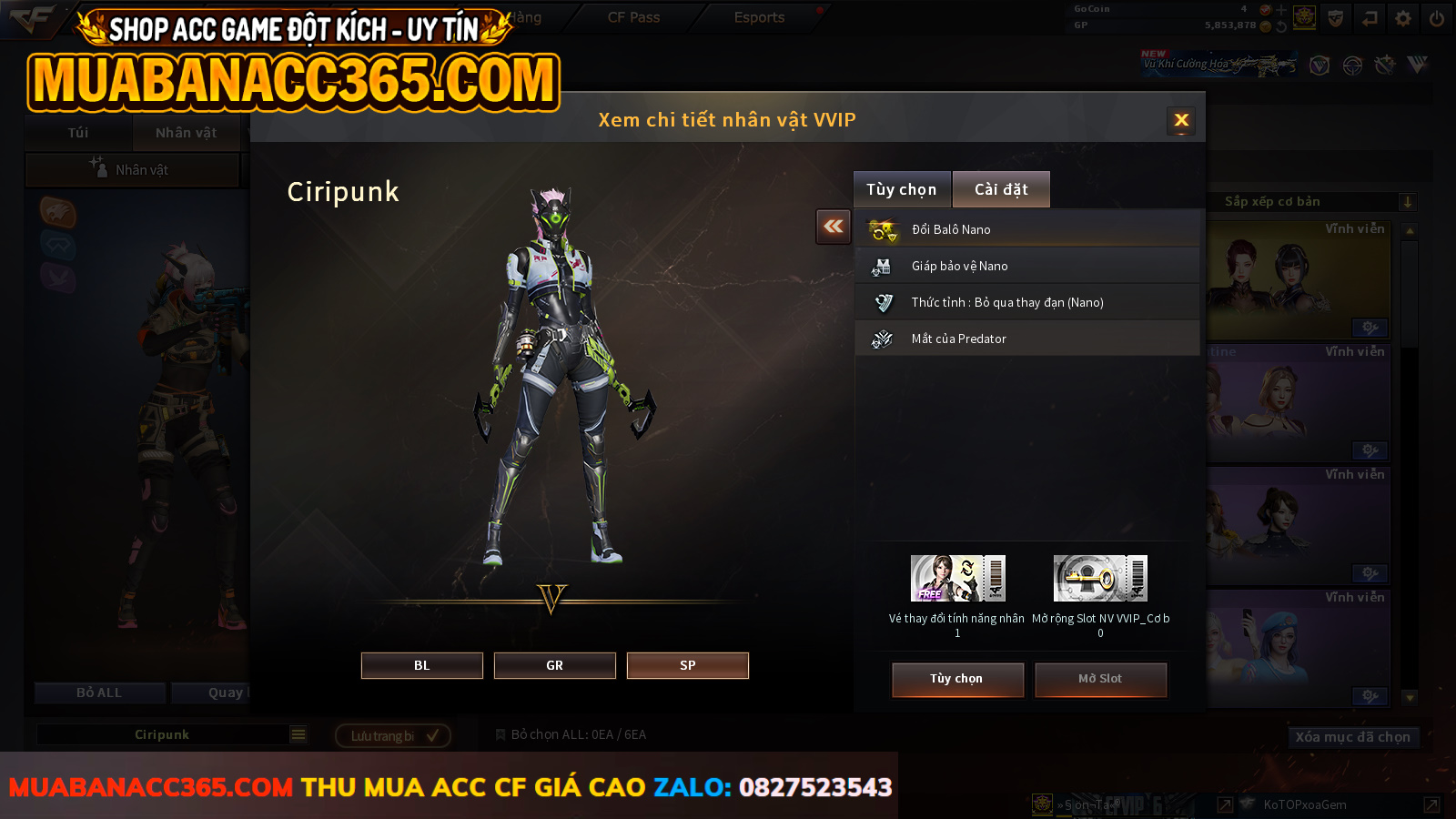Select Thức tỉnh: Bỏ qua thay đạn row

pos(1026,302)
